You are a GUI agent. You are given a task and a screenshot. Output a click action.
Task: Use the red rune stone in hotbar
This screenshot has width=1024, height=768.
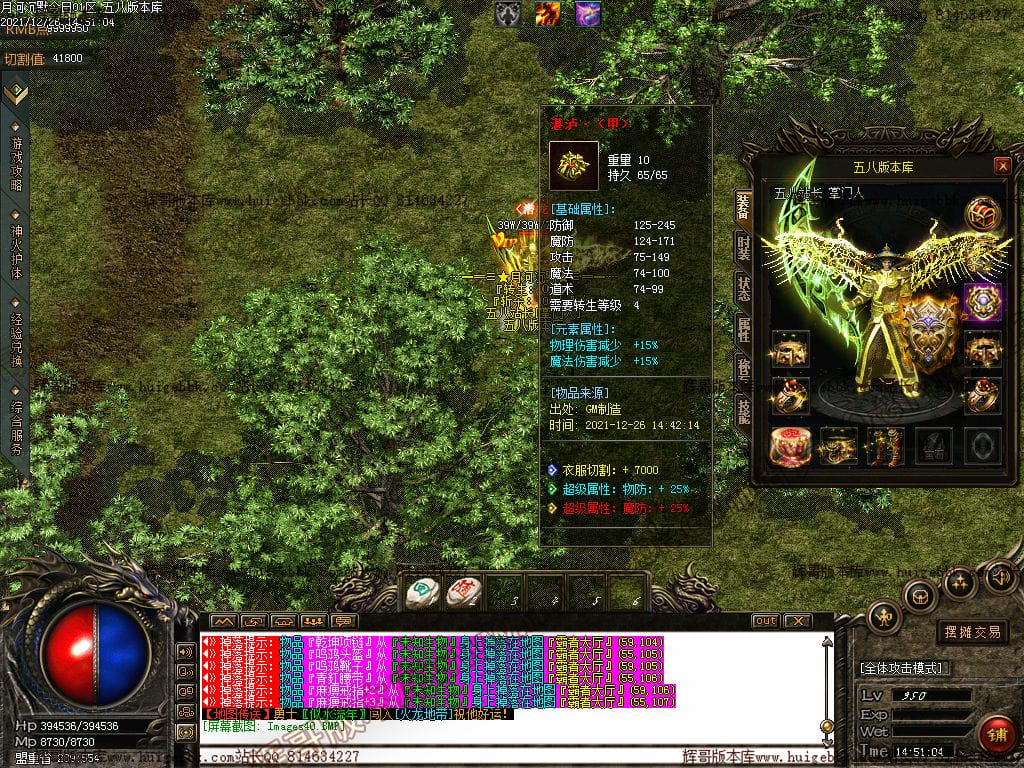pyautogui.click(x=463, y=593)
